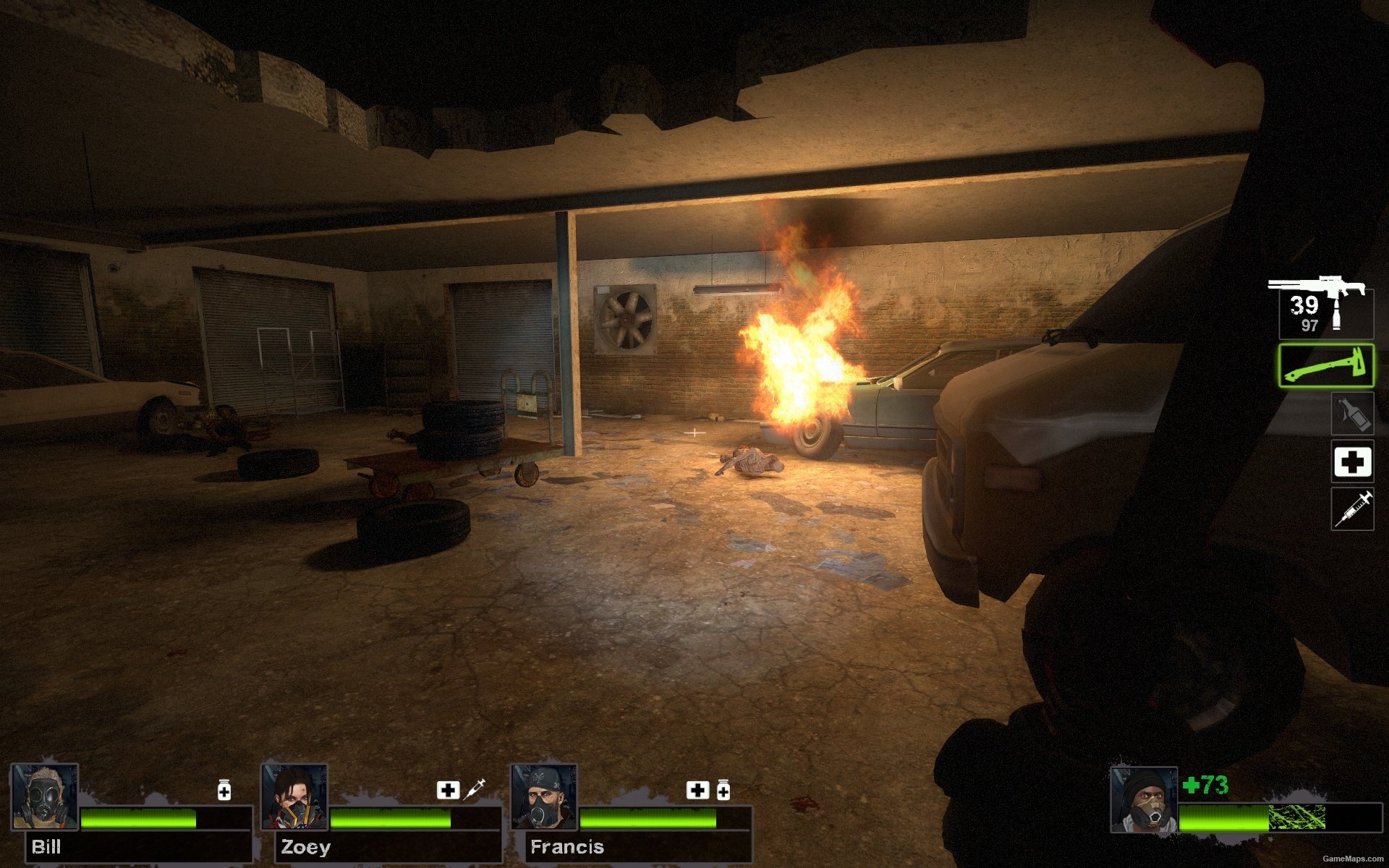Pick the first aid kit slot

pyautogui.click(x=1353, y=461)
